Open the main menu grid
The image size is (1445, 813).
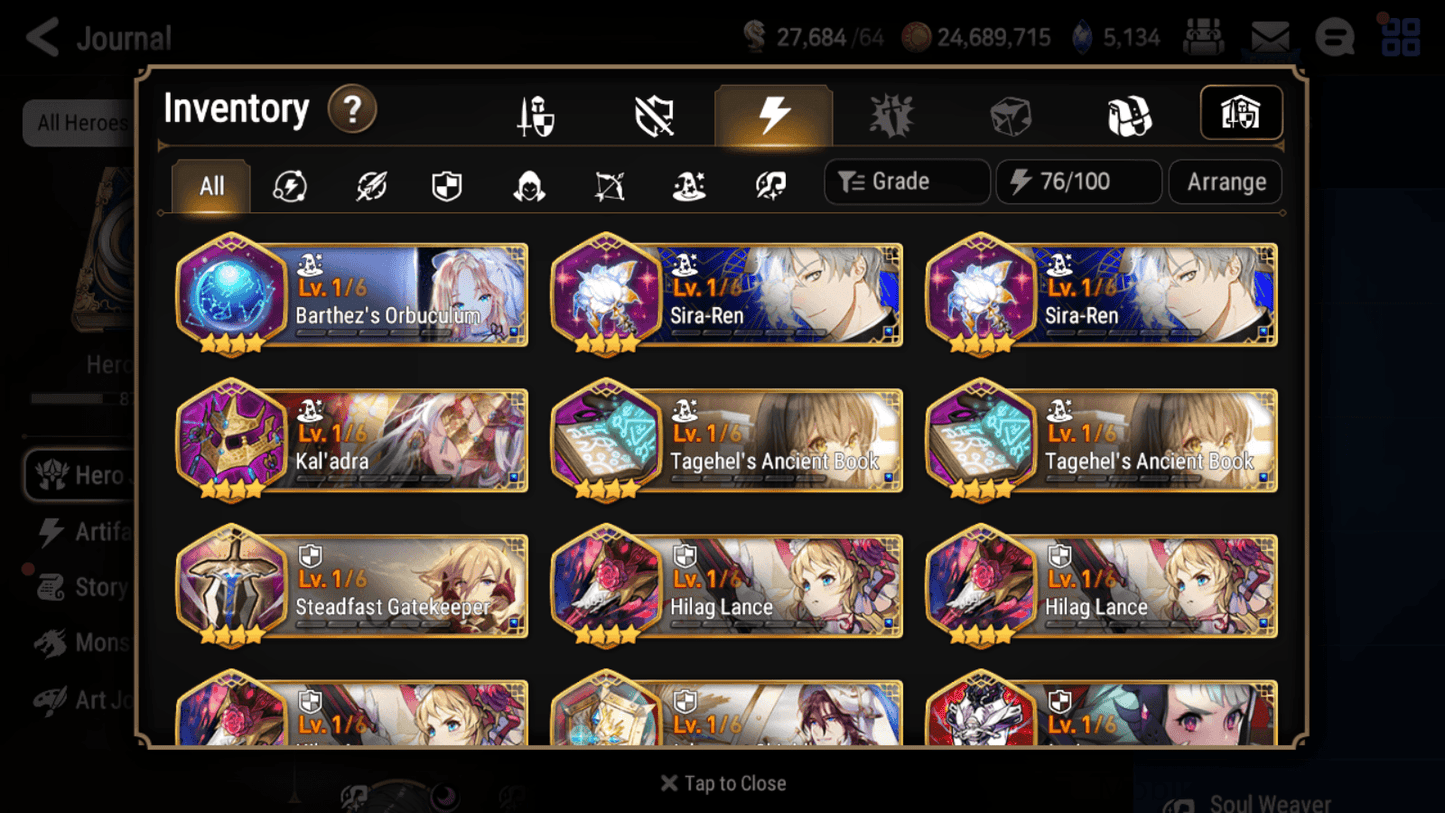point(1398,36)
